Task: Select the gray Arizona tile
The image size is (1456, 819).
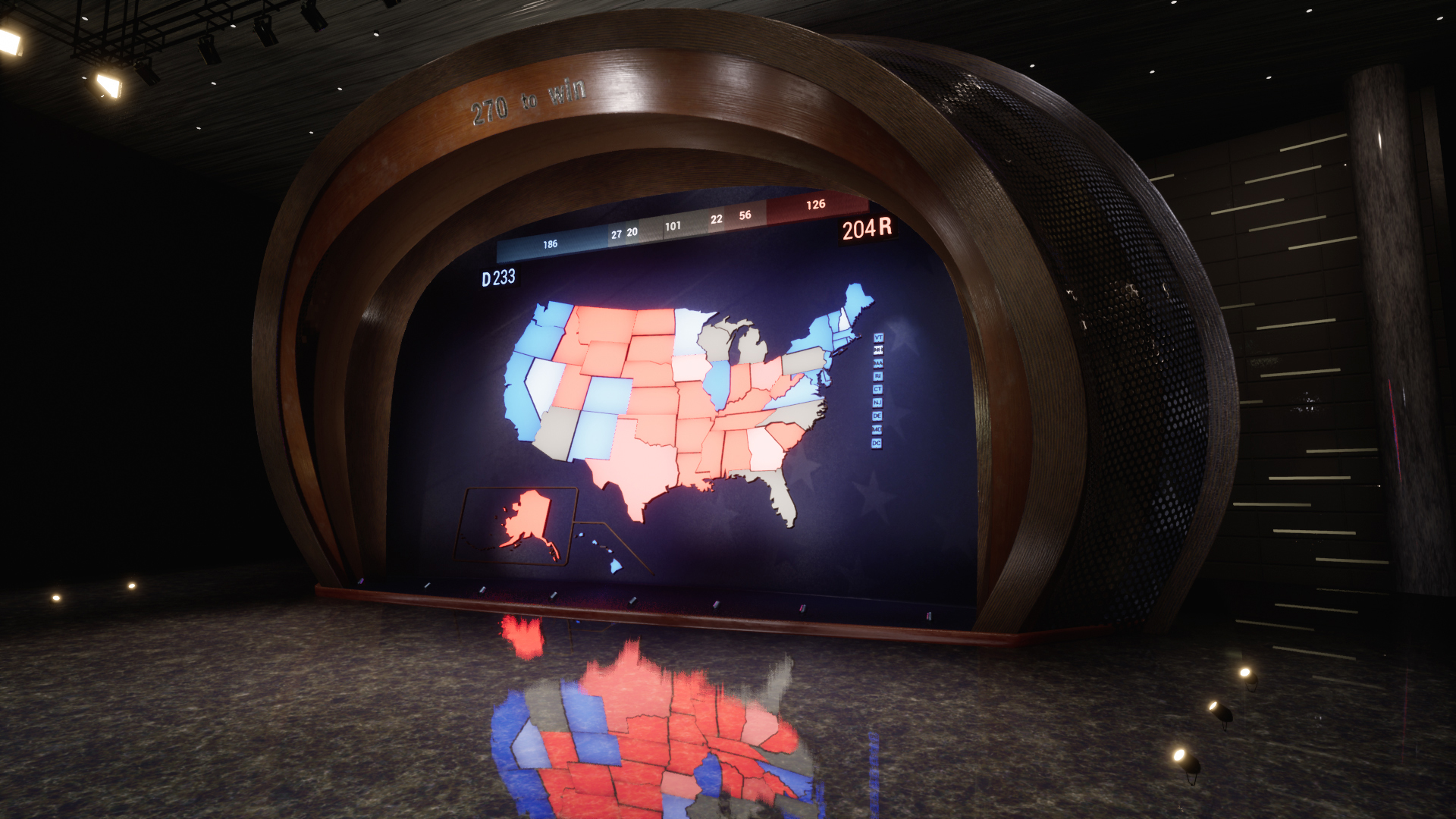Action: click(559, 432)
